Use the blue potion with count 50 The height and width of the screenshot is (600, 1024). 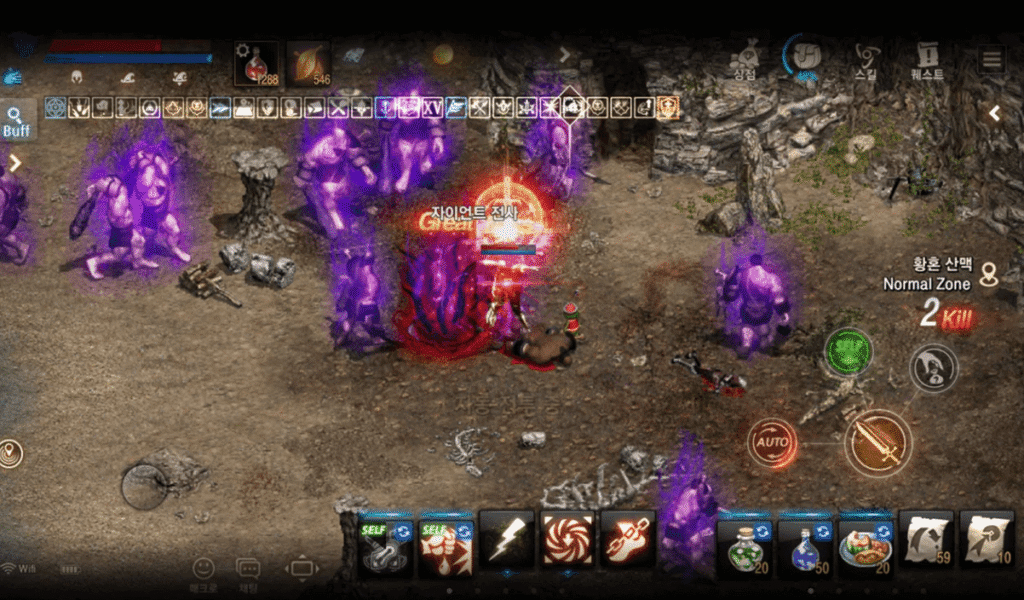806,545
